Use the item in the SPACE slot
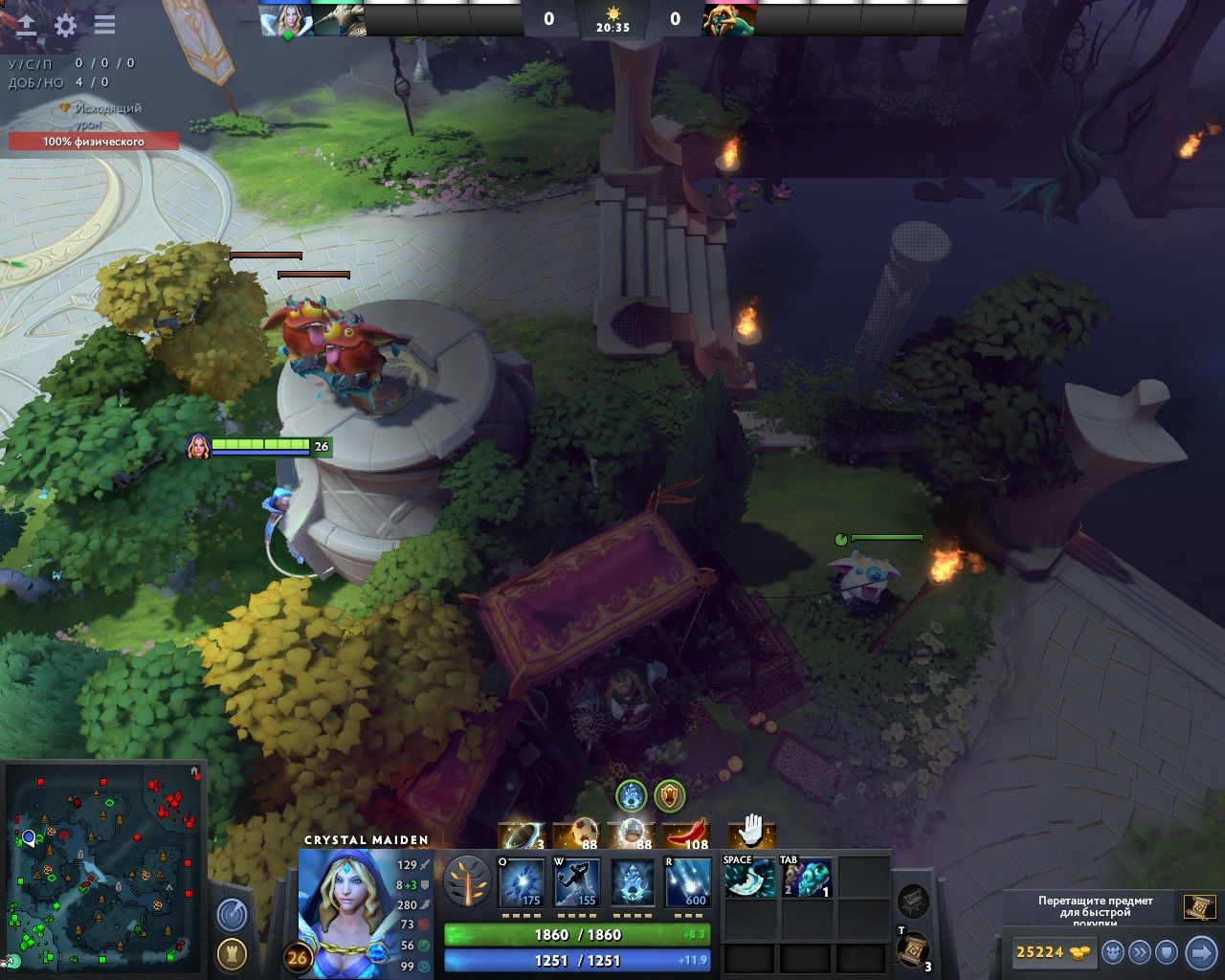Image resolution: width=1225 pixels, height=980 pixels. (750, 878)
